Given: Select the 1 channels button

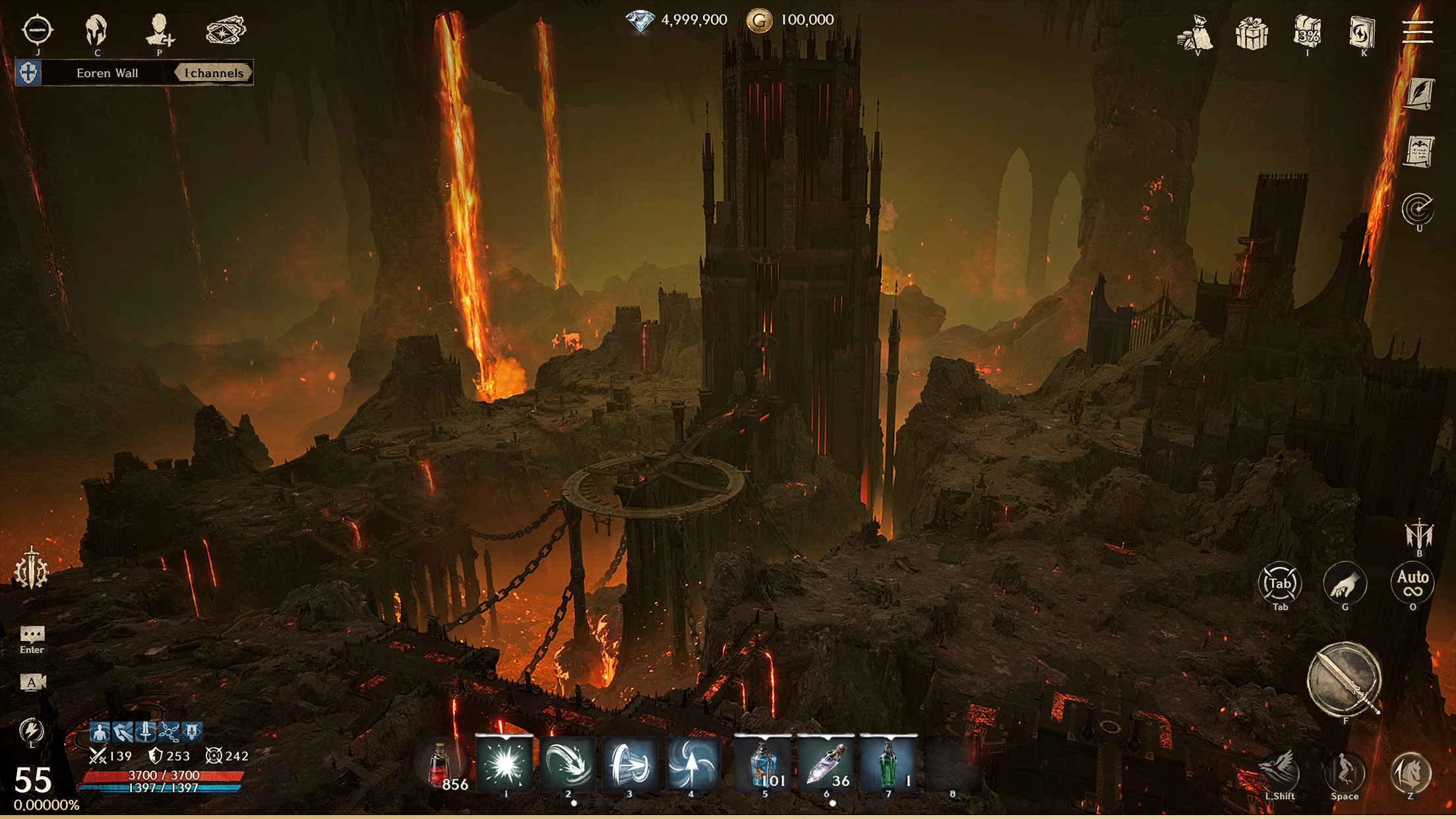Looking at the screenshot, I should click(x=213, y=73).
